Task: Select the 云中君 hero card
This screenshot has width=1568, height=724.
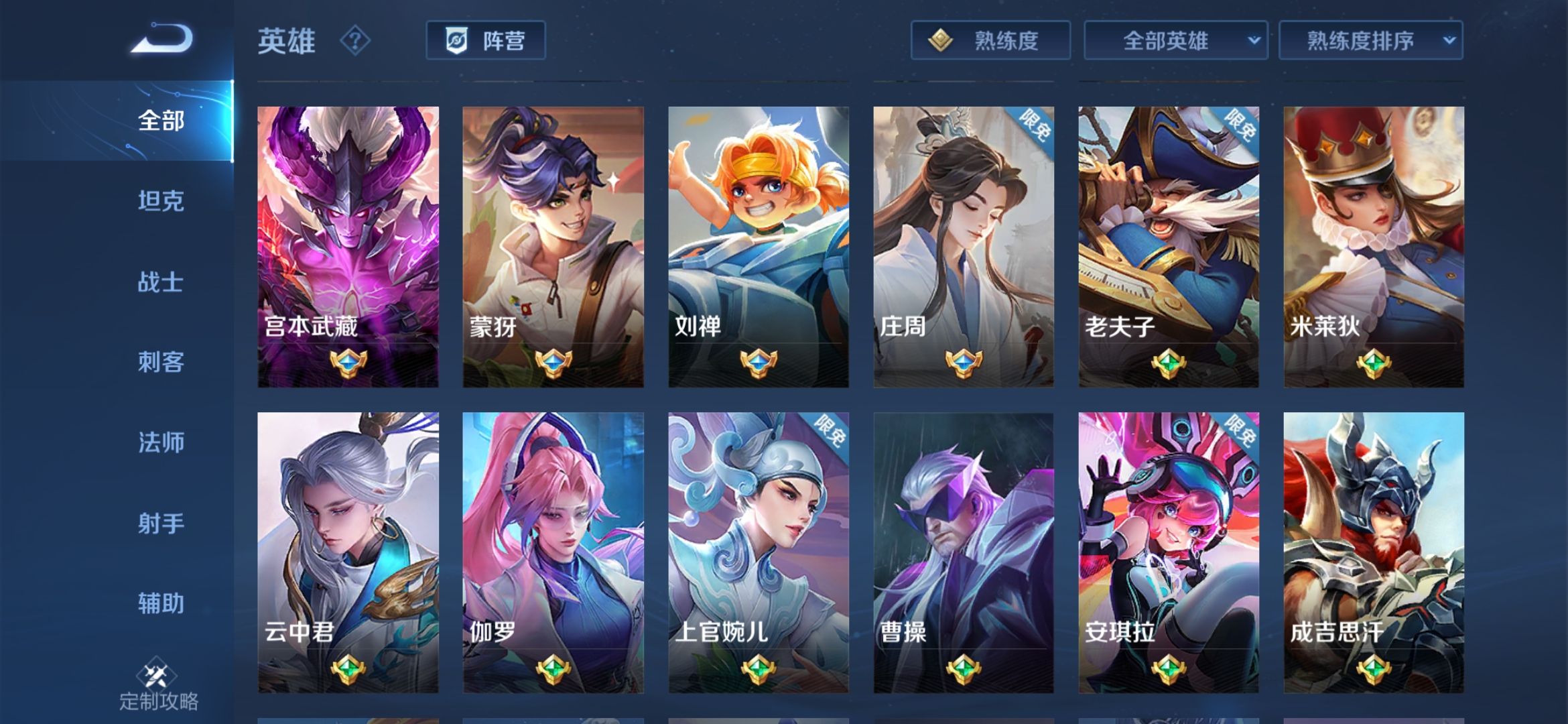Action: pyautogui.click(x=348, y=552)
